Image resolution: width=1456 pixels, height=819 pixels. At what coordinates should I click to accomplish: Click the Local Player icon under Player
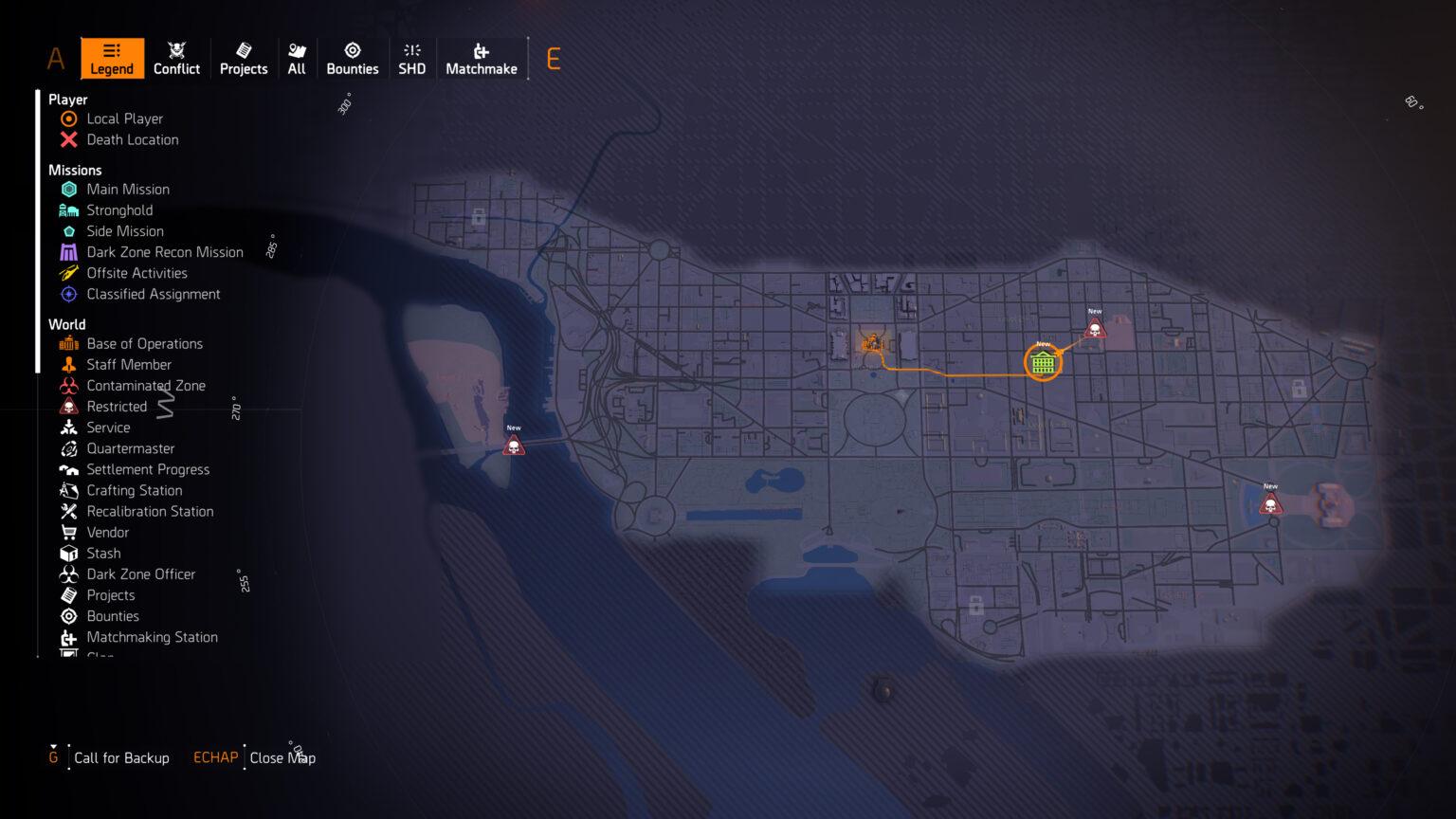pyautogui.click(x=68, y=118)
